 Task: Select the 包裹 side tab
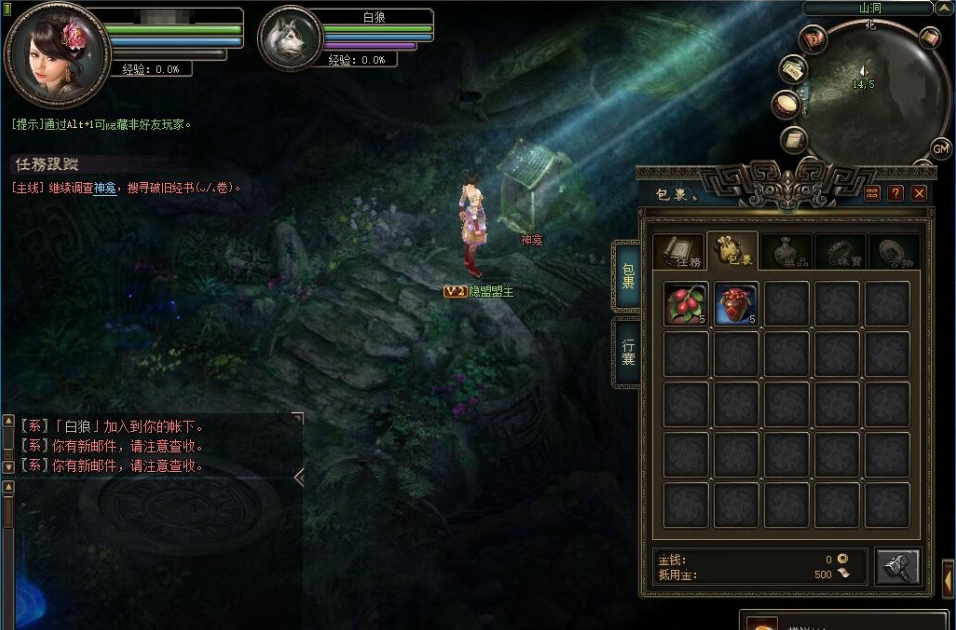point(627,275)
